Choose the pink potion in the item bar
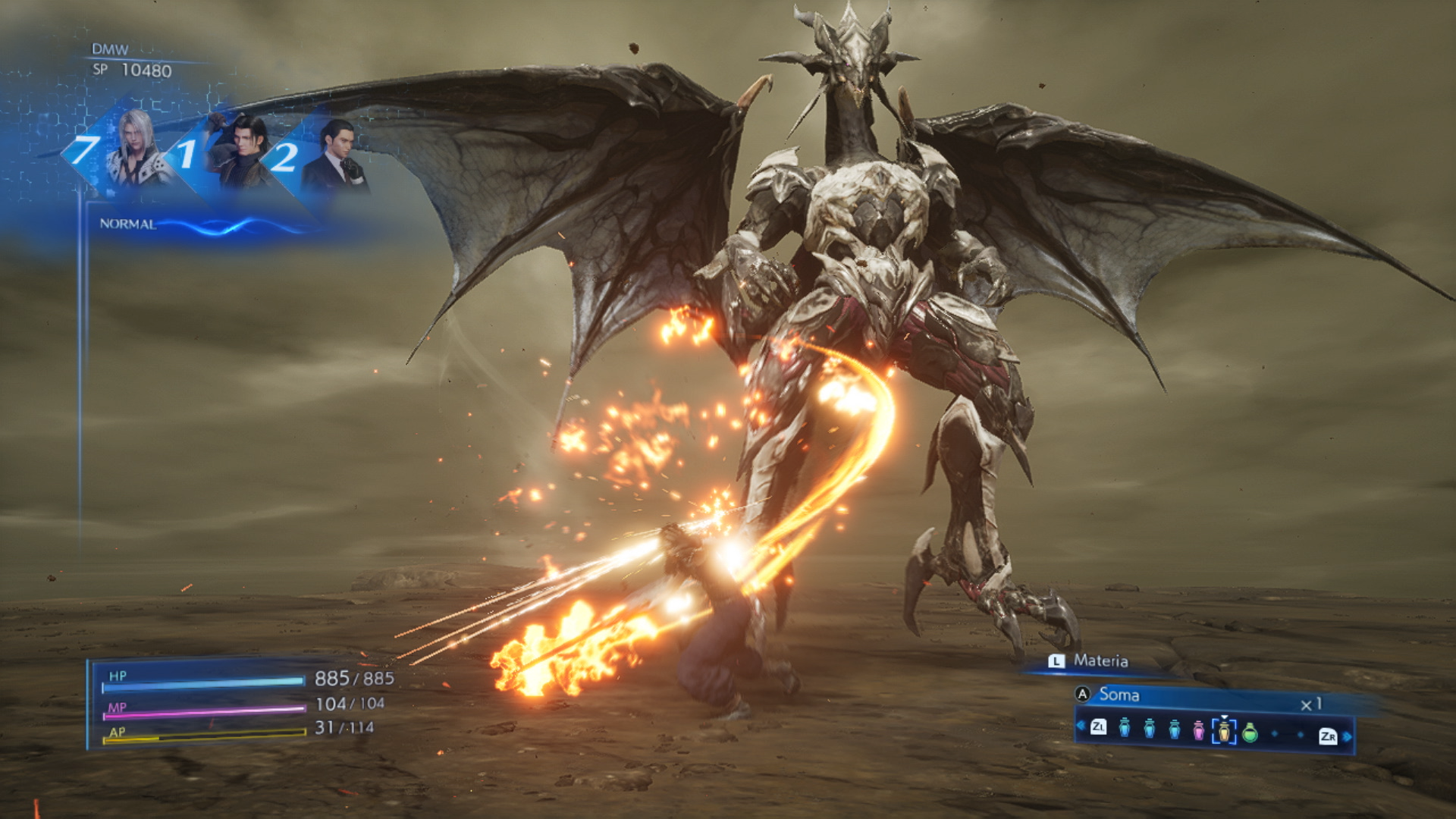 (x=1198, y=730)
